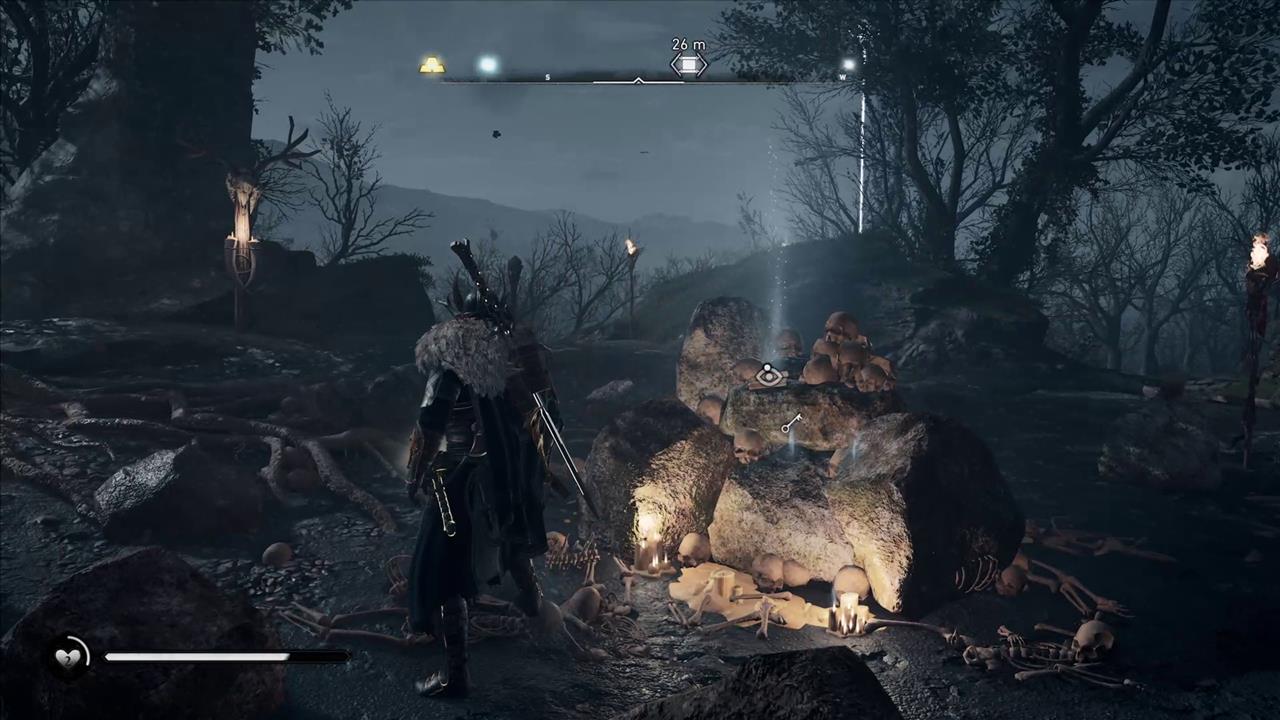Click the white dot marker beside the compass W
The width and height of the screenshot is (1280, 720).
click(x=848, y=65)
